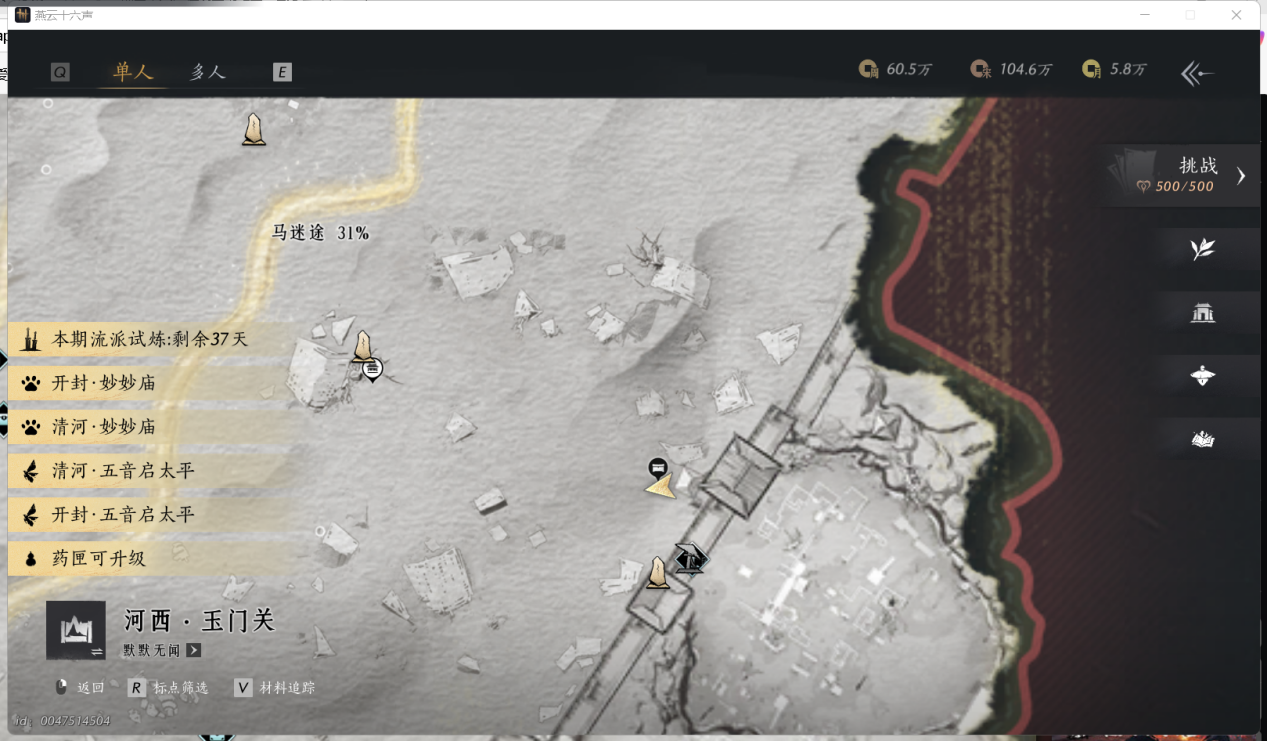Open 材料追踪 material tracking
1267x741 pixels.
tap(276, 688)
